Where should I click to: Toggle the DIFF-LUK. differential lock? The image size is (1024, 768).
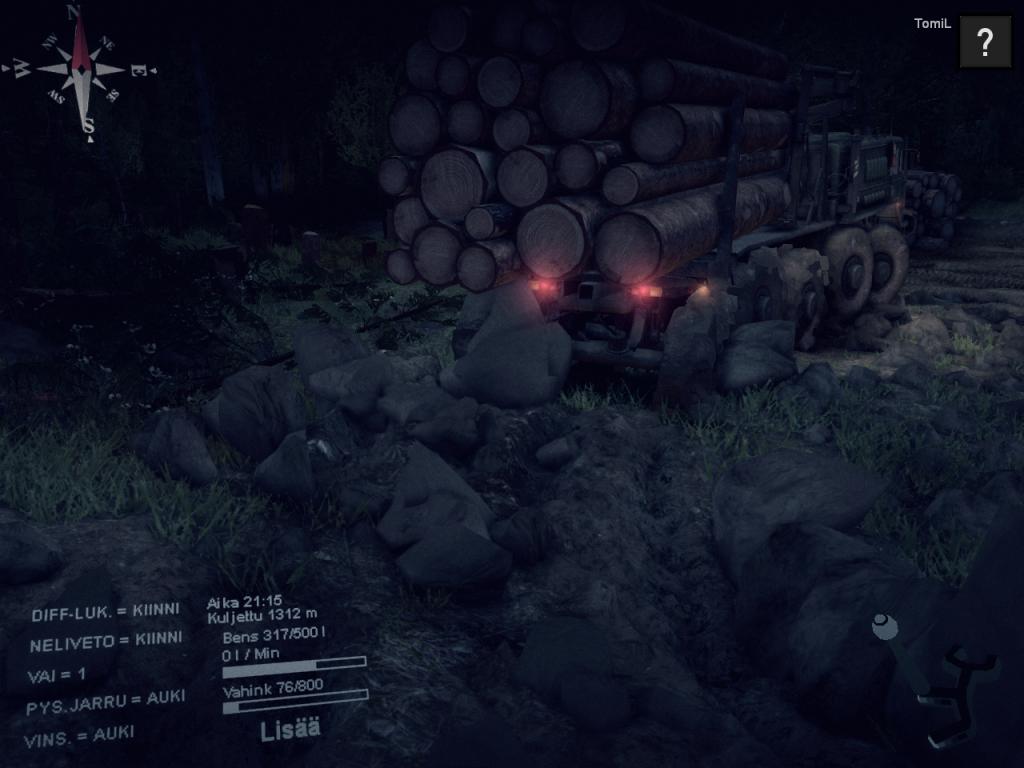point(106,612)
